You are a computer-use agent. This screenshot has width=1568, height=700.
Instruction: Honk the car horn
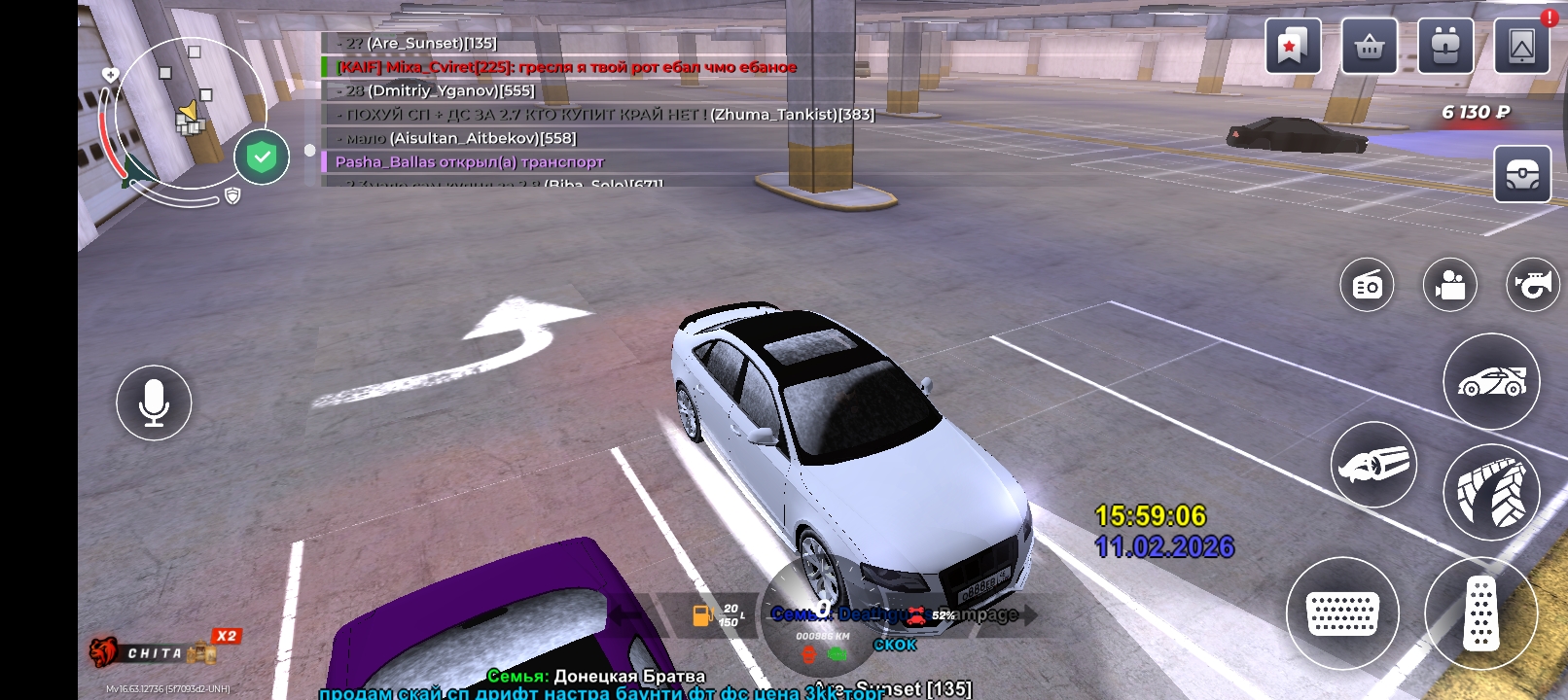tap(1532, 286)
